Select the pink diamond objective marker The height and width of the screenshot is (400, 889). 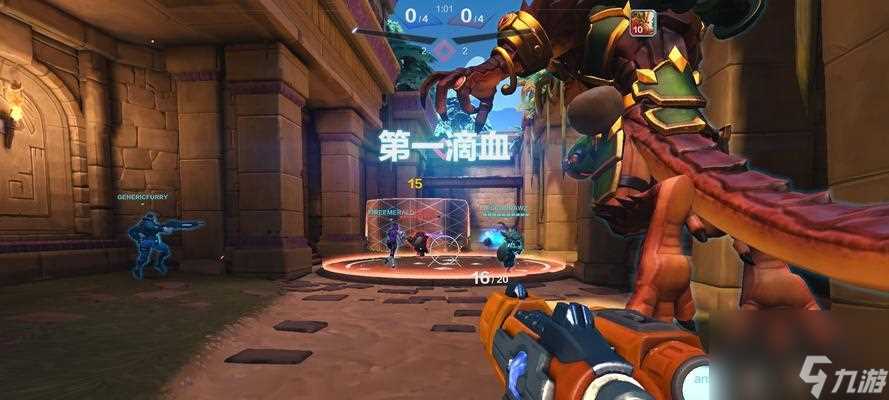447,47
